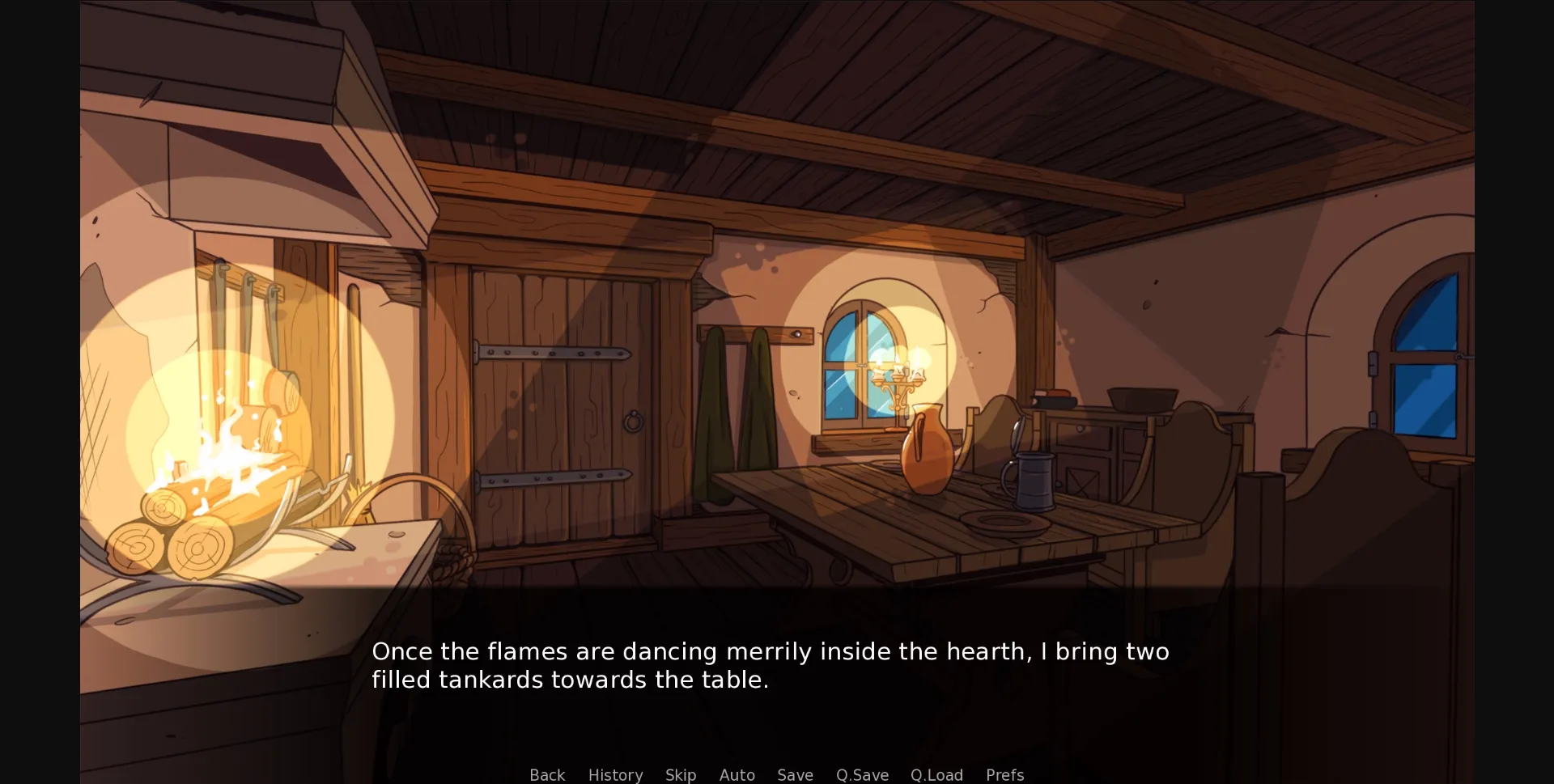
Task: Quick-save using Q.Save
Action: 861,774
